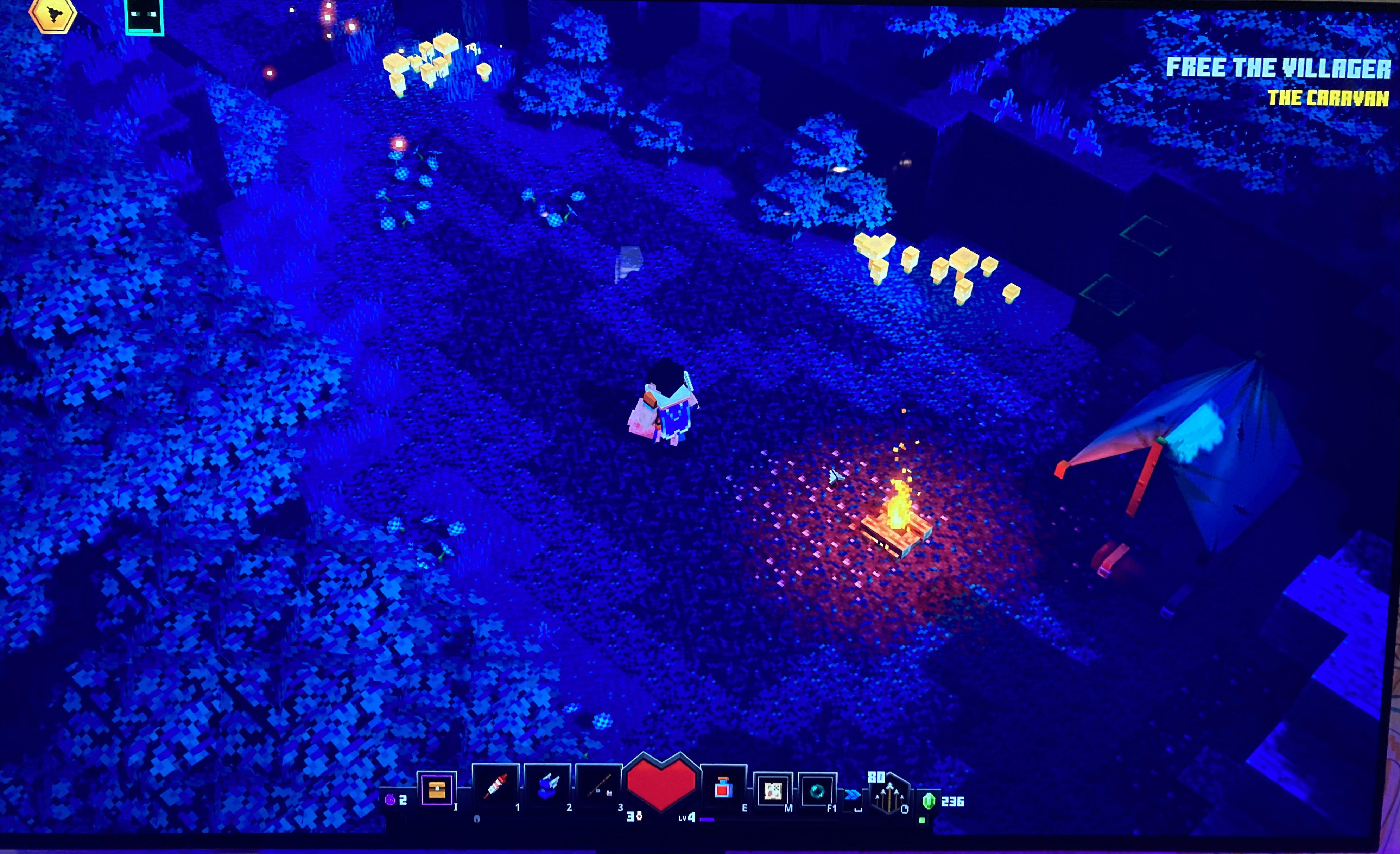Open the map scroll icon
The width and height of the screenshot is (1400, 854).
click(772, 790)
